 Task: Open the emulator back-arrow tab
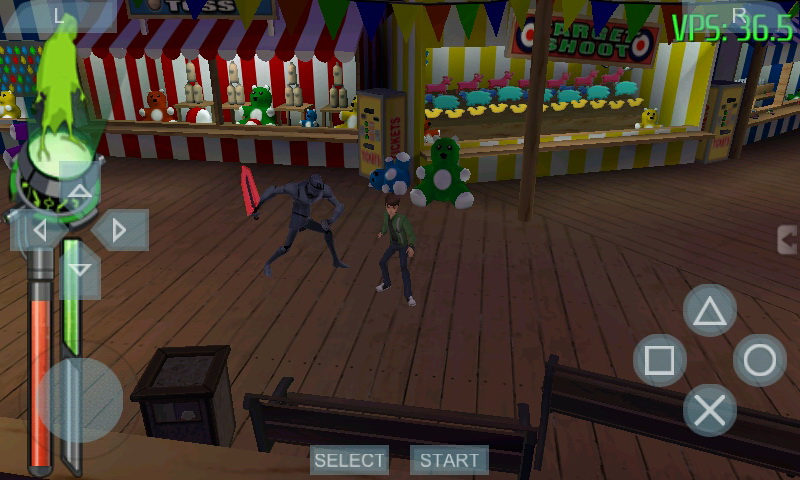click(x=789, y=240)
